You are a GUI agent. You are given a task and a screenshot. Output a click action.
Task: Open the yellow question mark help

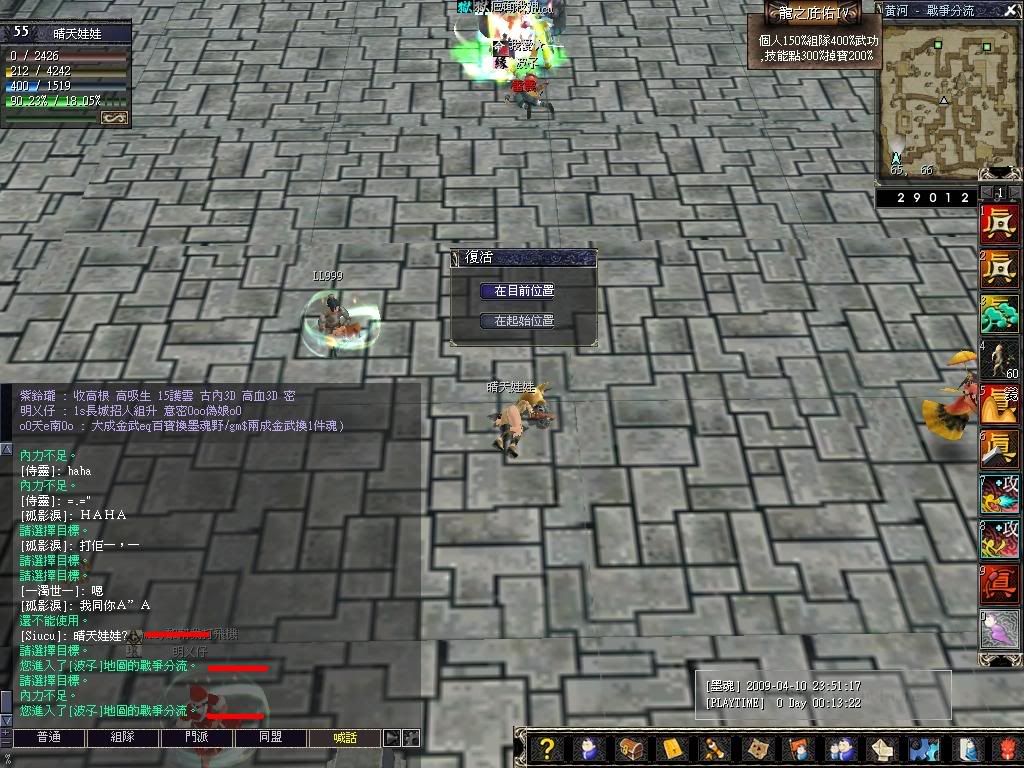tap(546, 749)
